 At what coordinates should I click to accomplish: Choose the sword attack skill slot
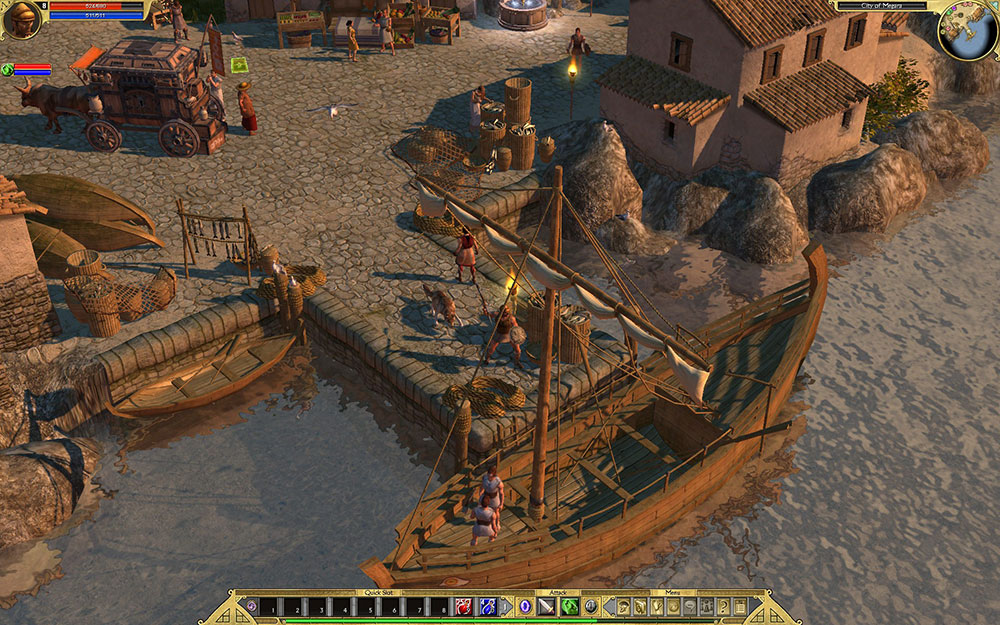[x=547, y=606]
